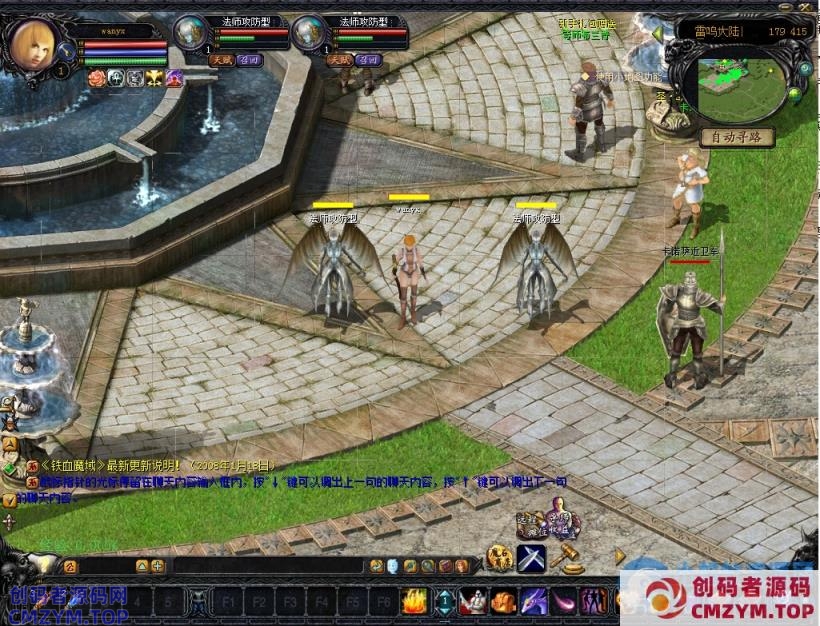Select the second 法师攻防型 summon portrait
Screen dimensions: 820x626
coord(308,32)
